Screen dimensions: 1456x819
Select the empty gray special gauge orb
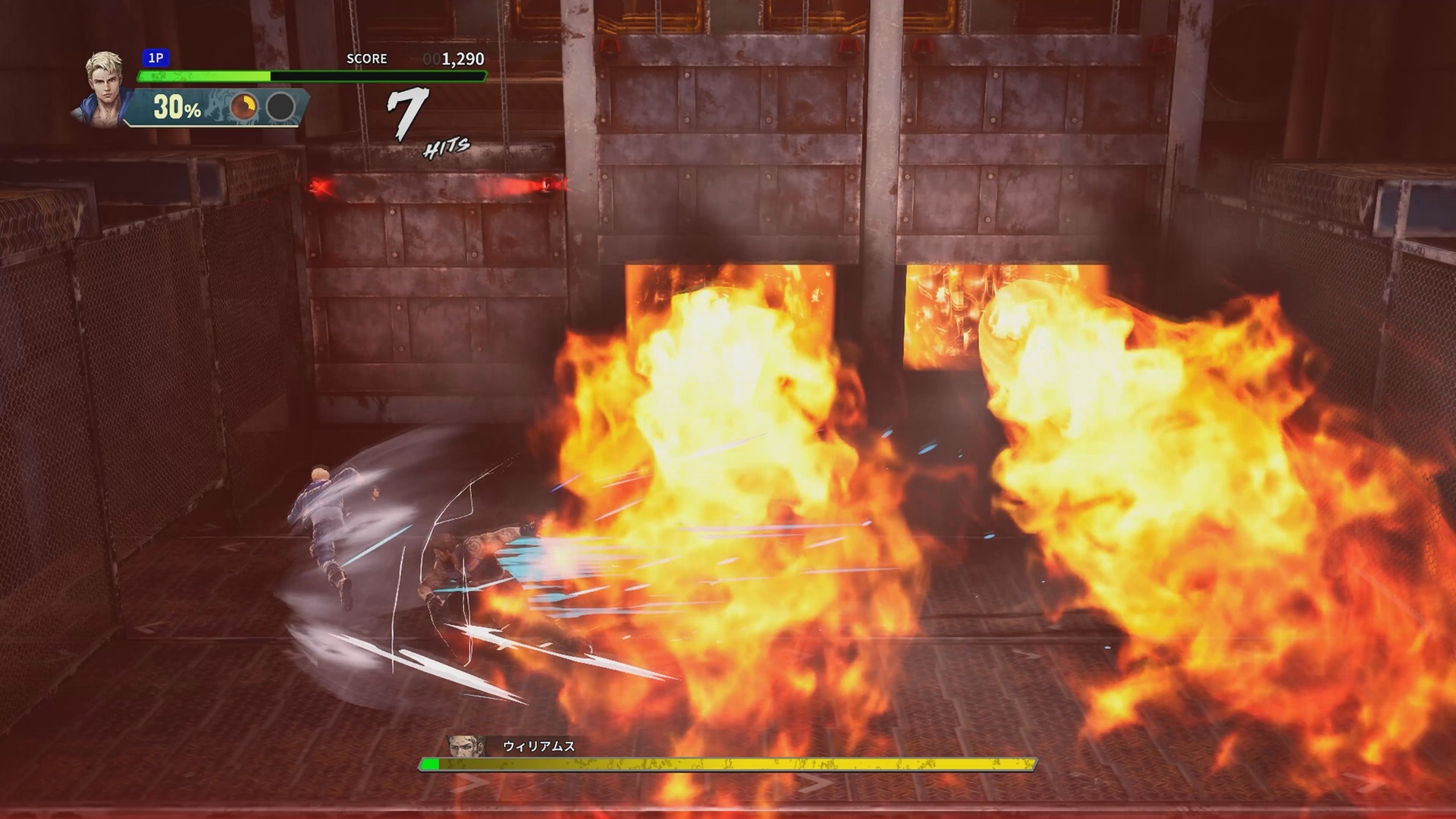pyautogui.click(x=281, y=107)
